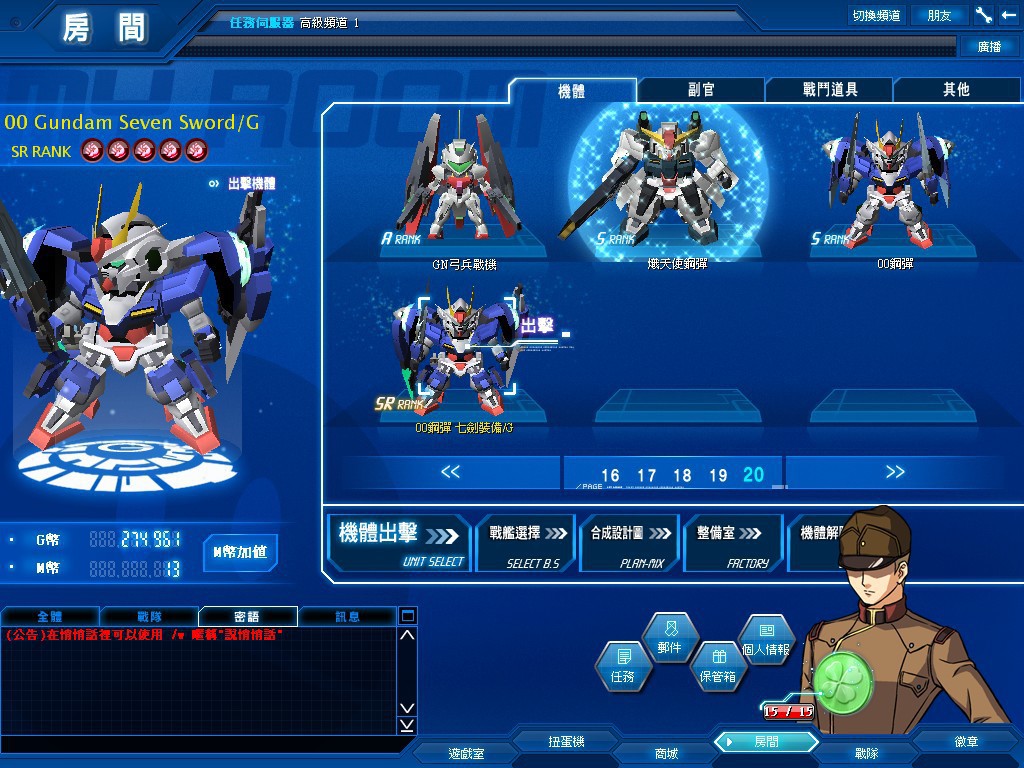Switch chat to the 戰隊 tab

click(x=148, y=616)
